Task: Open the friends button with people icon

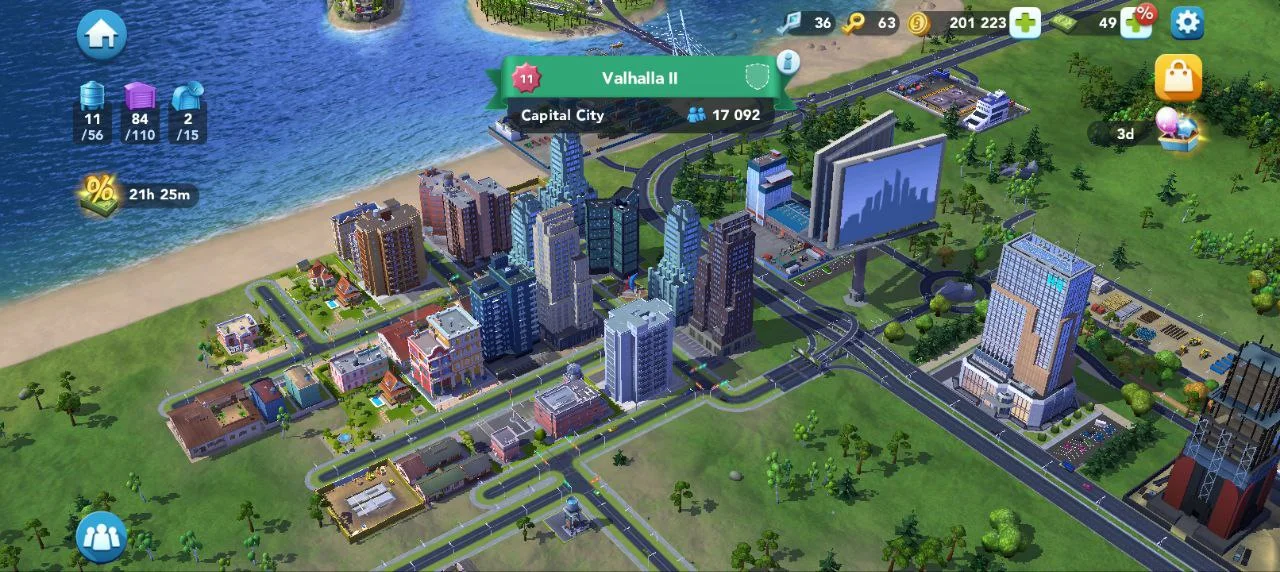Action: coord(101,537)
